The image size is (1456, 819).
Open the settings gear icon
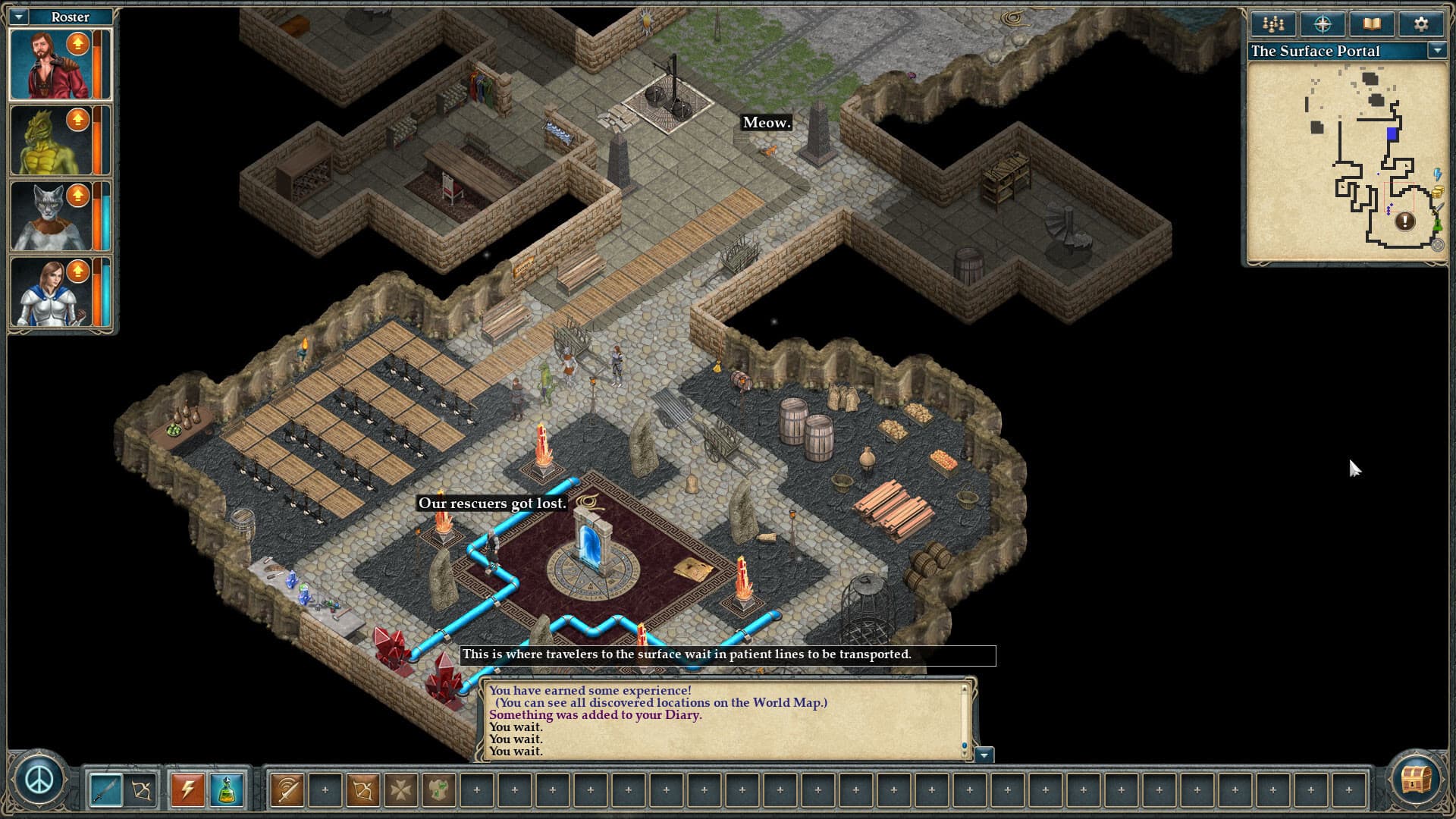tap(1420, 24)
